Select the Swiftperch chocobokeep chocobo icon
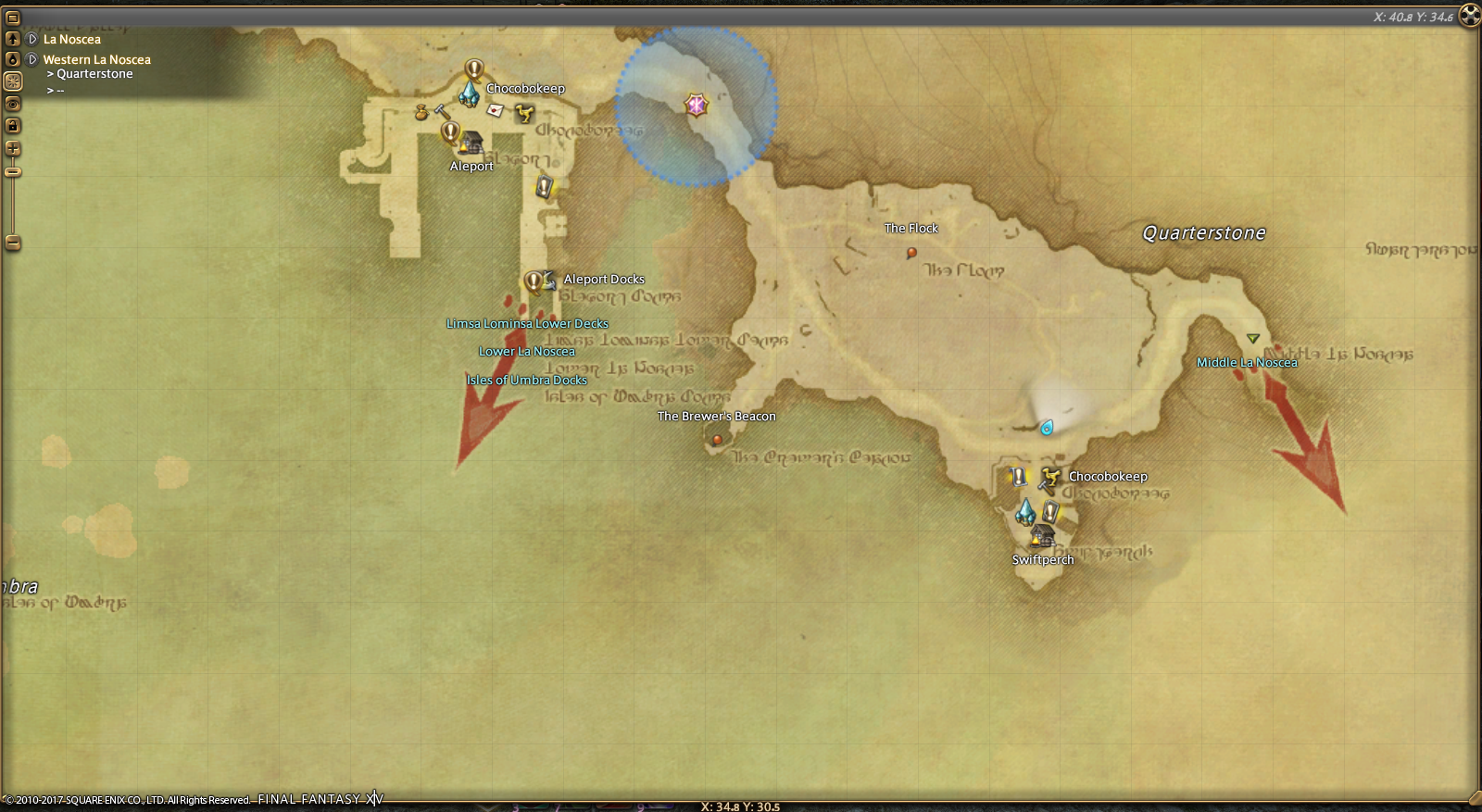This screenshot has height=812, width=1482. 1049,478
